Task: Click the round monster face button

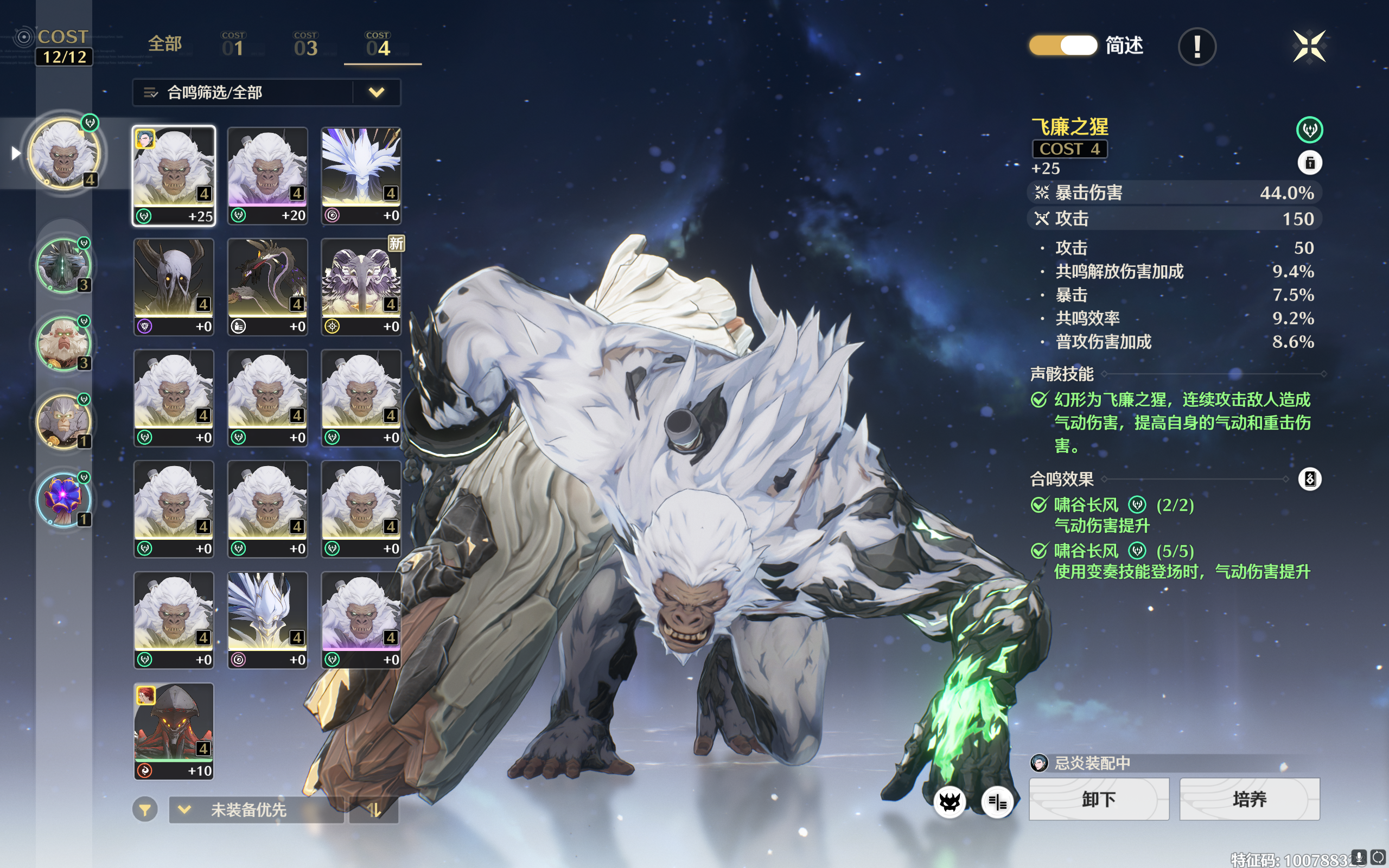Action: point(950,801)
